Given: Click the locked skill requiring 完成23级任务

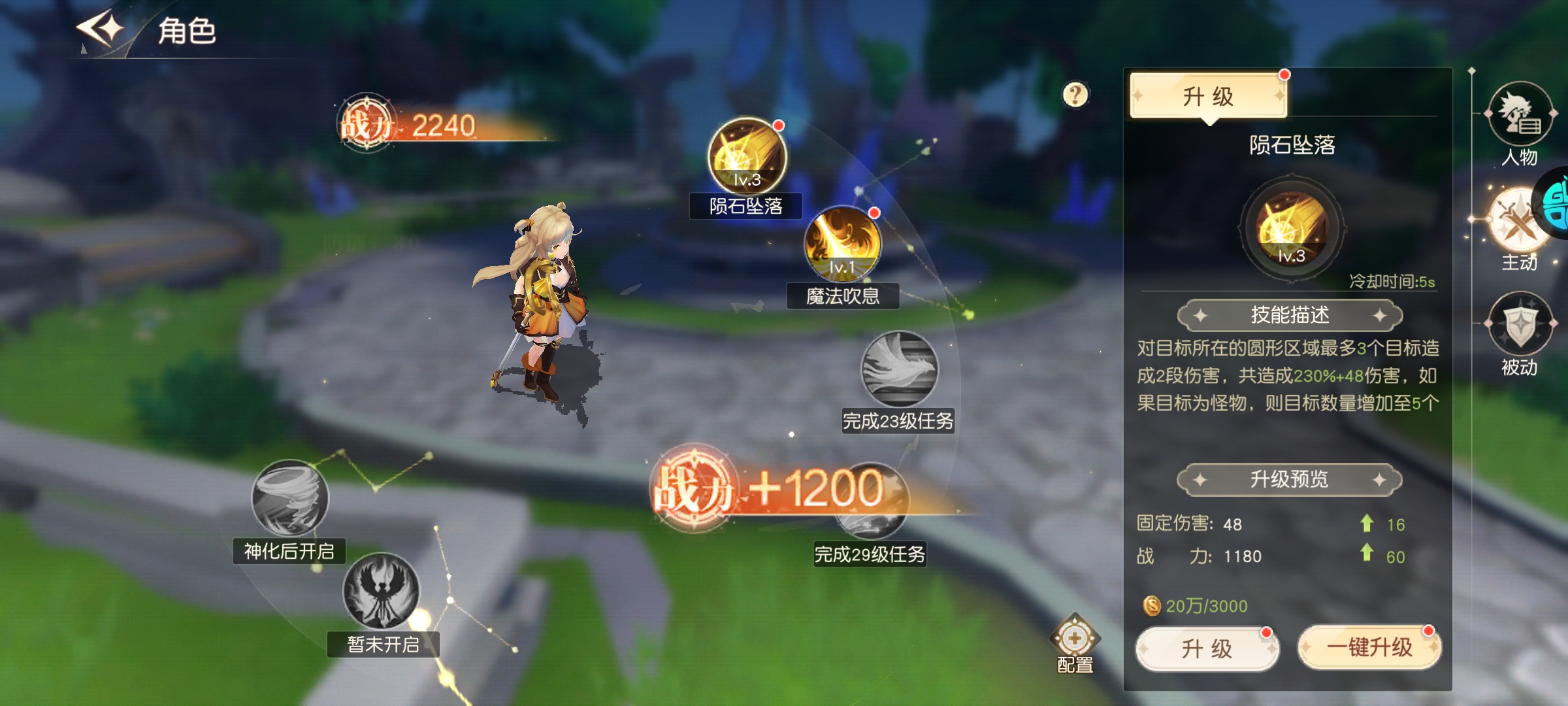Looking at the screenshot, I should click(899, 369).
